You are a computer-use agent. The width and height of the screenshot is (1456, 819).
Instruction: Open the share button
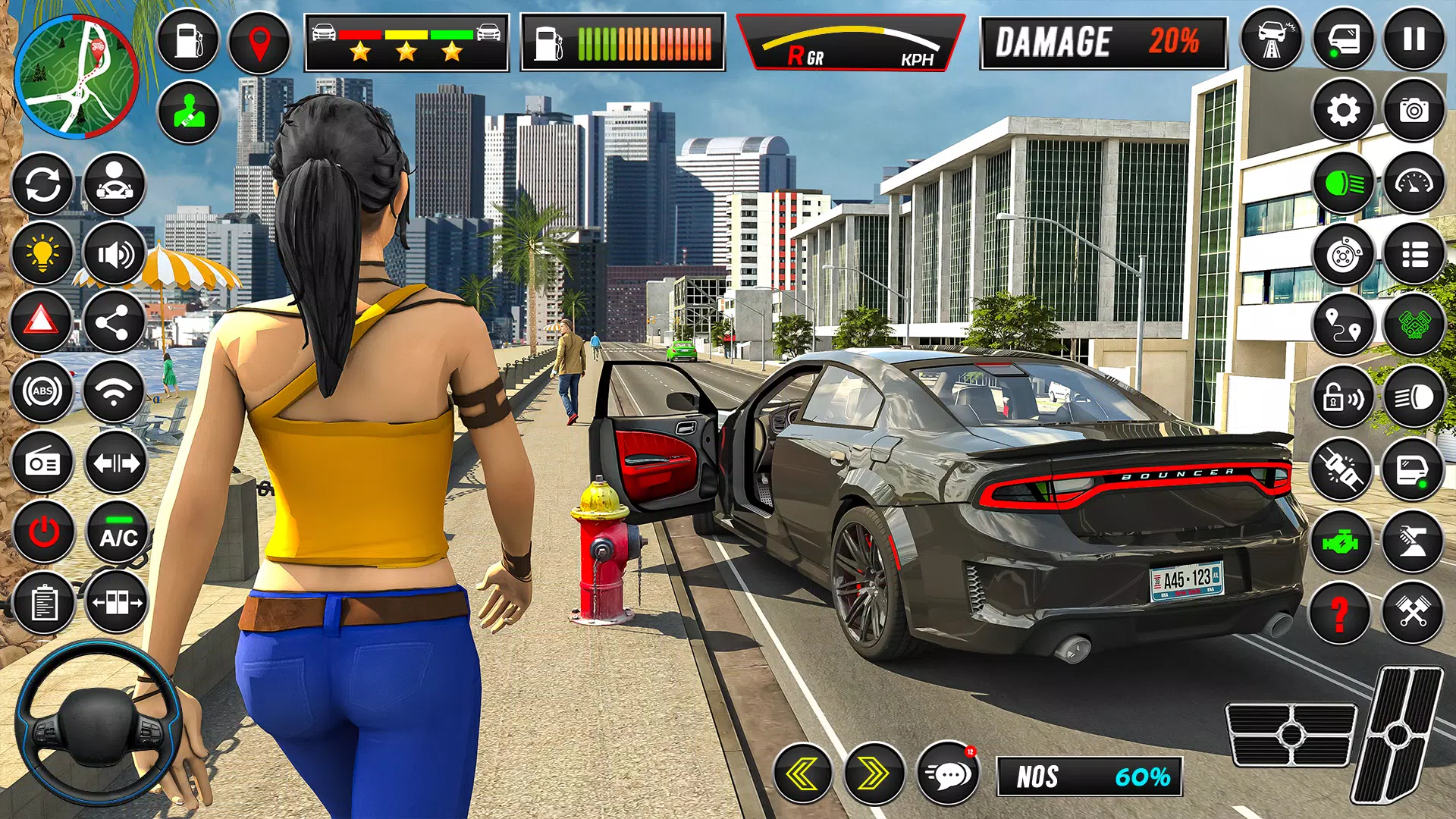pos(114,322)
